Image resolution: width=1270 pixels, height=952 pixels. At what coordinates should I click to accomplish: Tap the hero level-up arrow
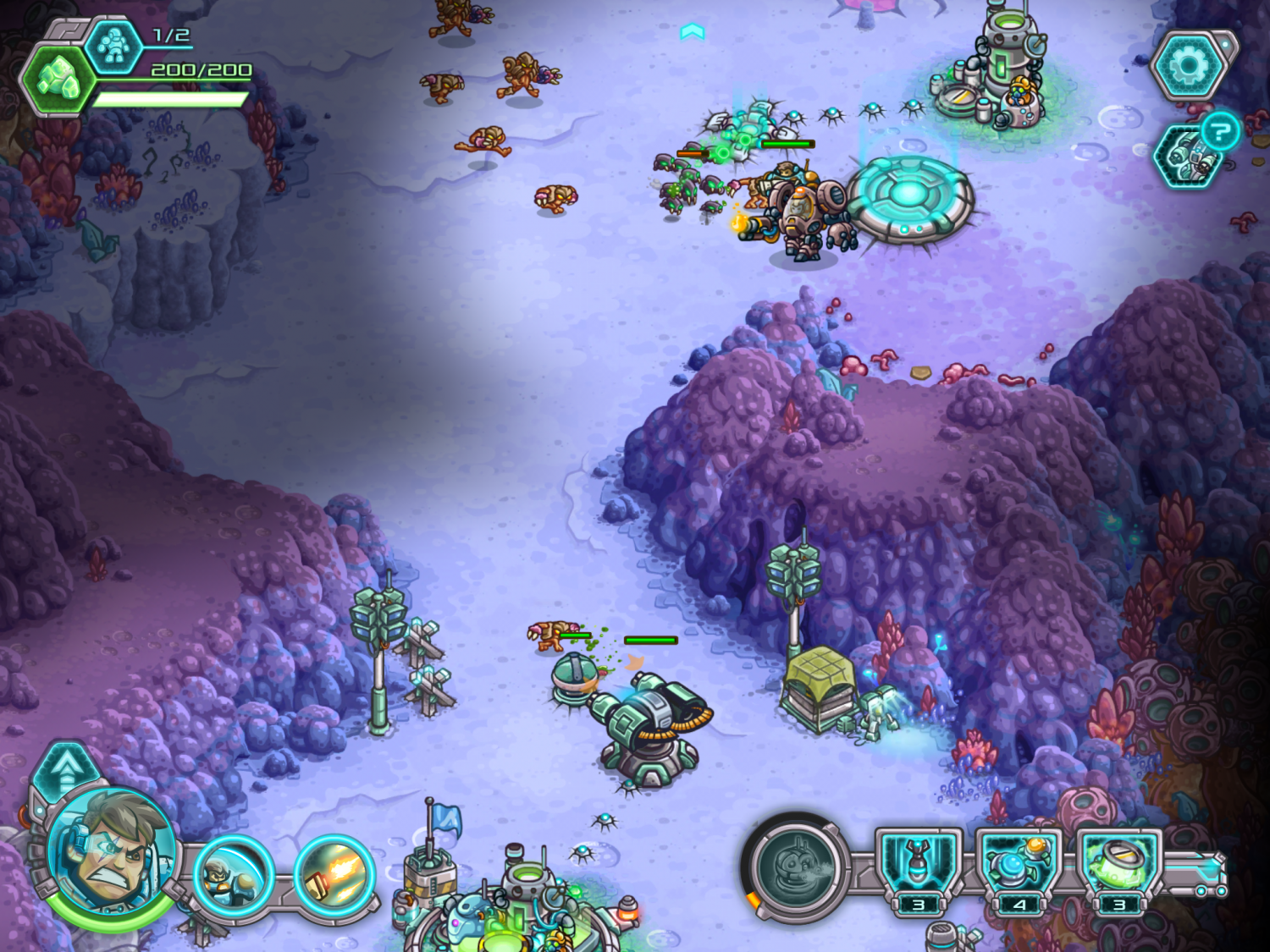pyautogui.click(x=66, y=768)
